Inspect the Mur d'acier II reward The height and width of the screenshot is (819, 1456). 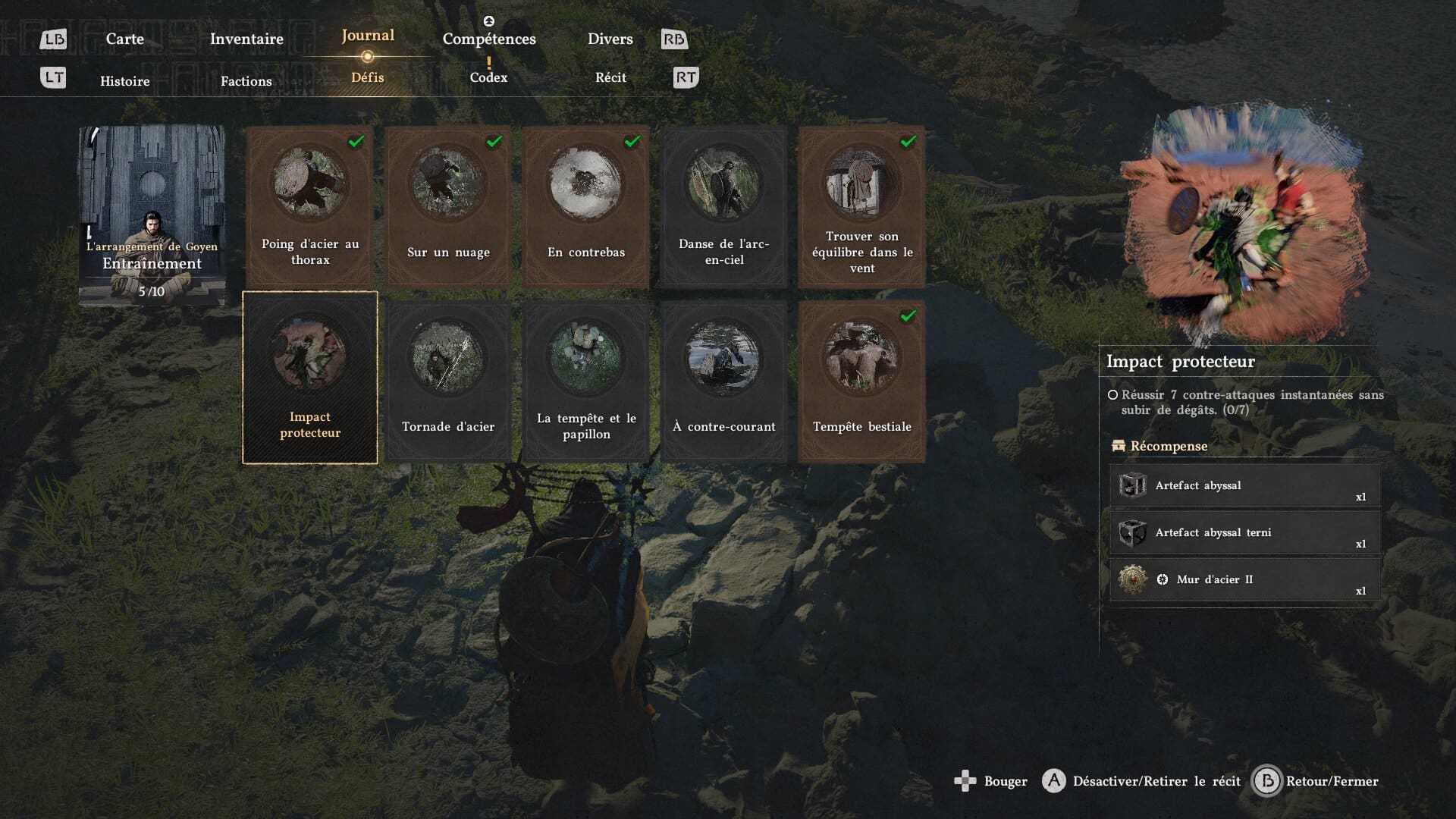1244,580
